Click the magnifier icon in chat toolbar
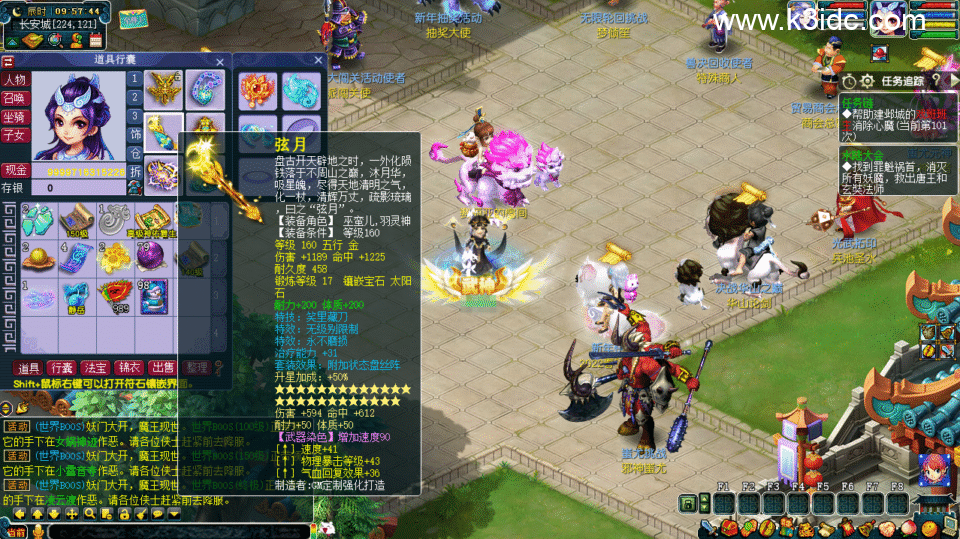 90,514
